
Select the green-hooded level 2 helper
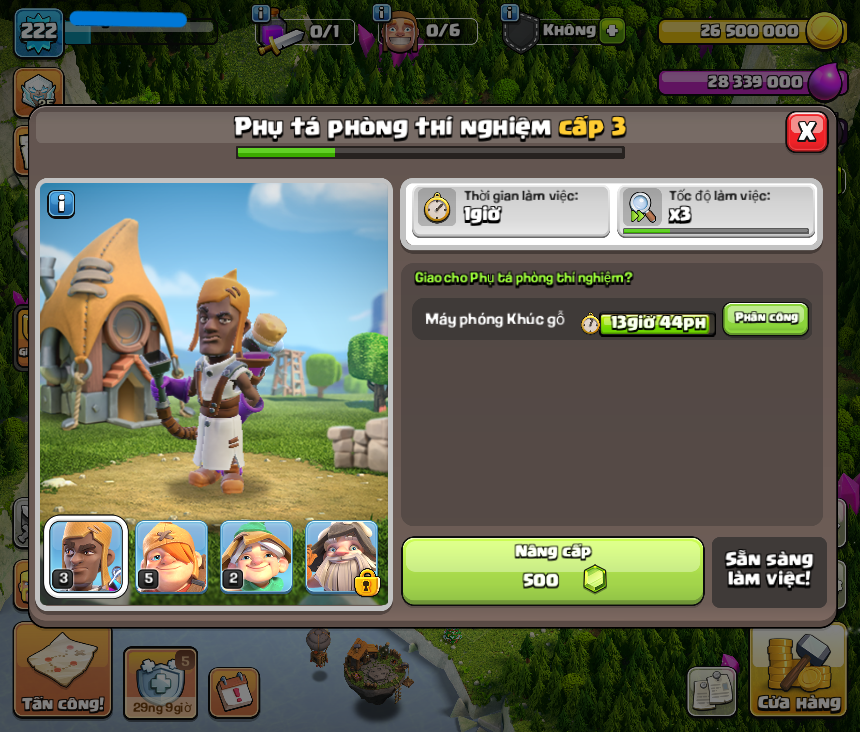[256, 556]
